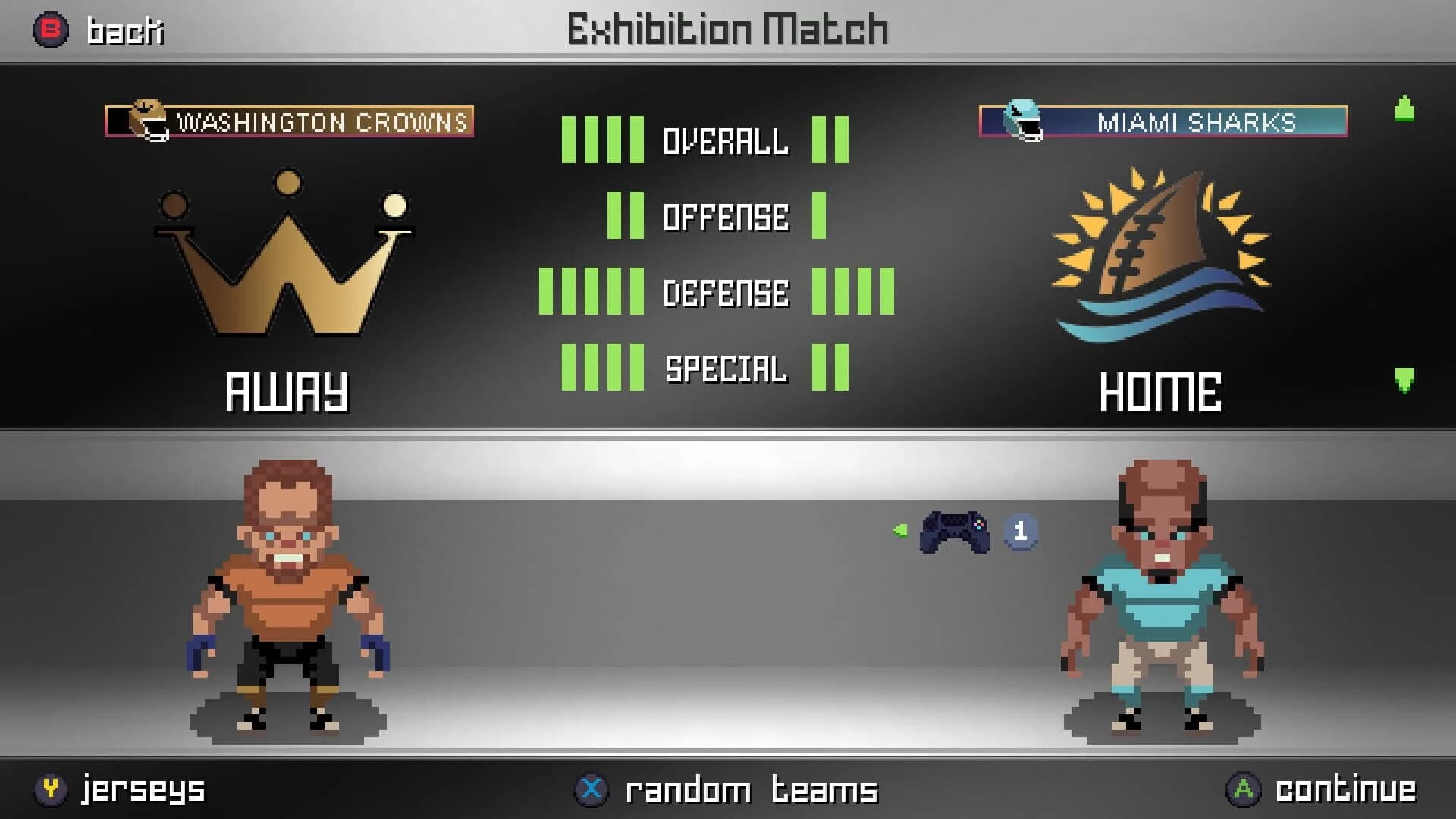
Task: Open the Miami Sharks team selector banner
Action: pos(1163,120)
